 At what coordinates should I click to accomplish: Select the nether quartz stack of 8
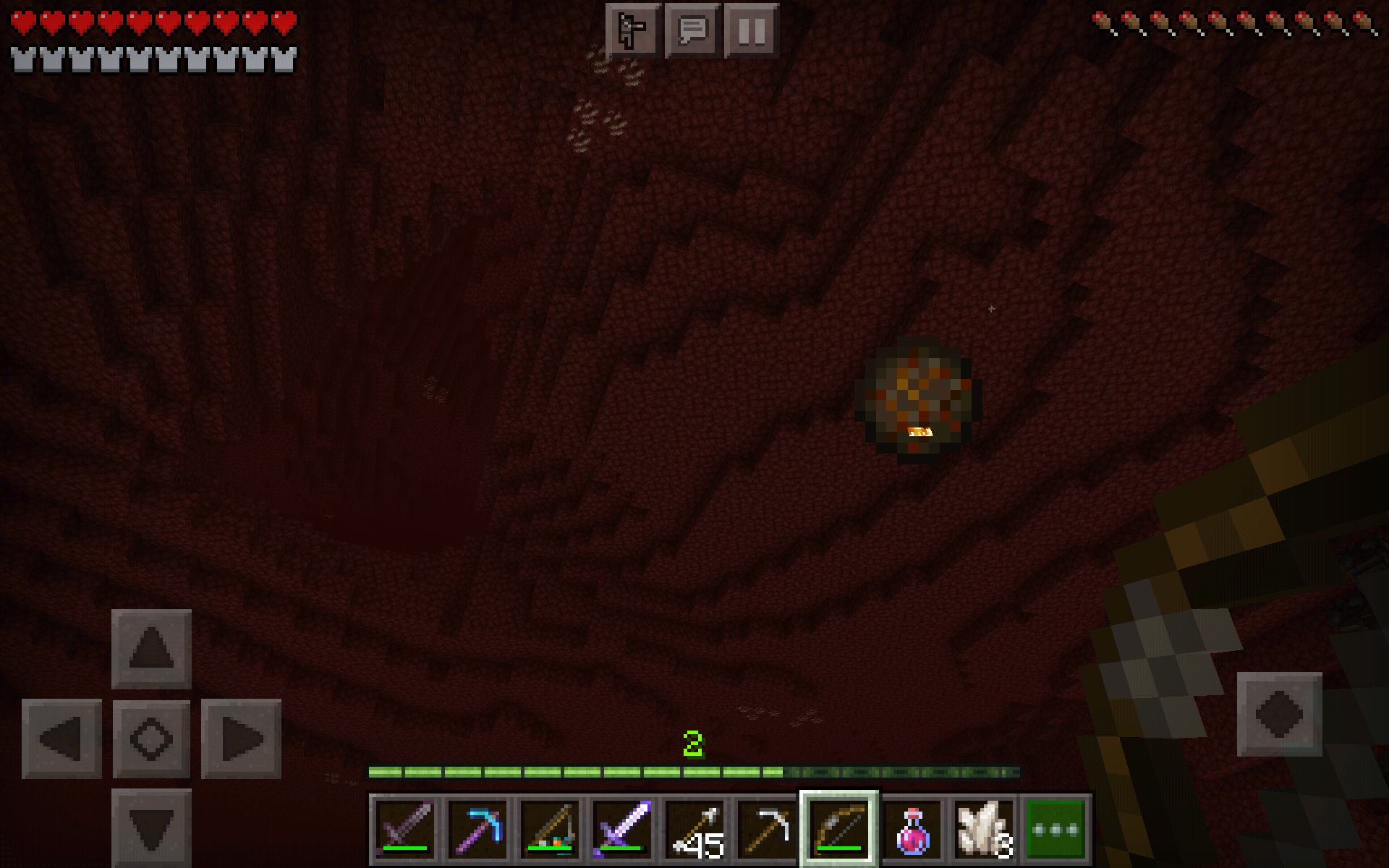pos(985,829)
